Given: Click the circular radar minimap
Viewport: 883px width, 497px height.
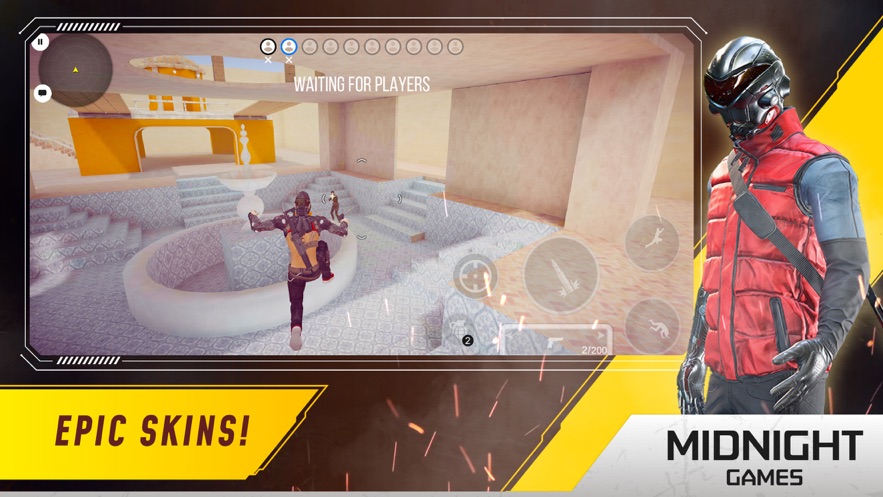Looking at the screenshot, I should click(x=76, y=70).
